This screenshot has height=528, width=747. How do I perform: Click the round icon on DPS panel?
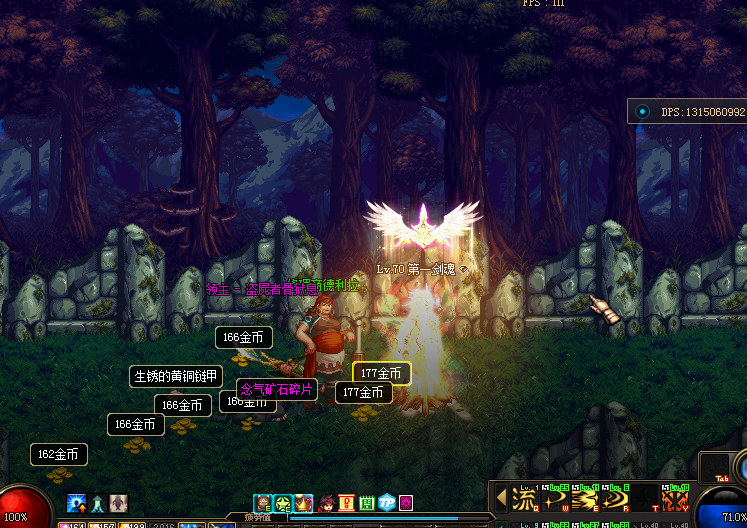[x=642, y=112]
